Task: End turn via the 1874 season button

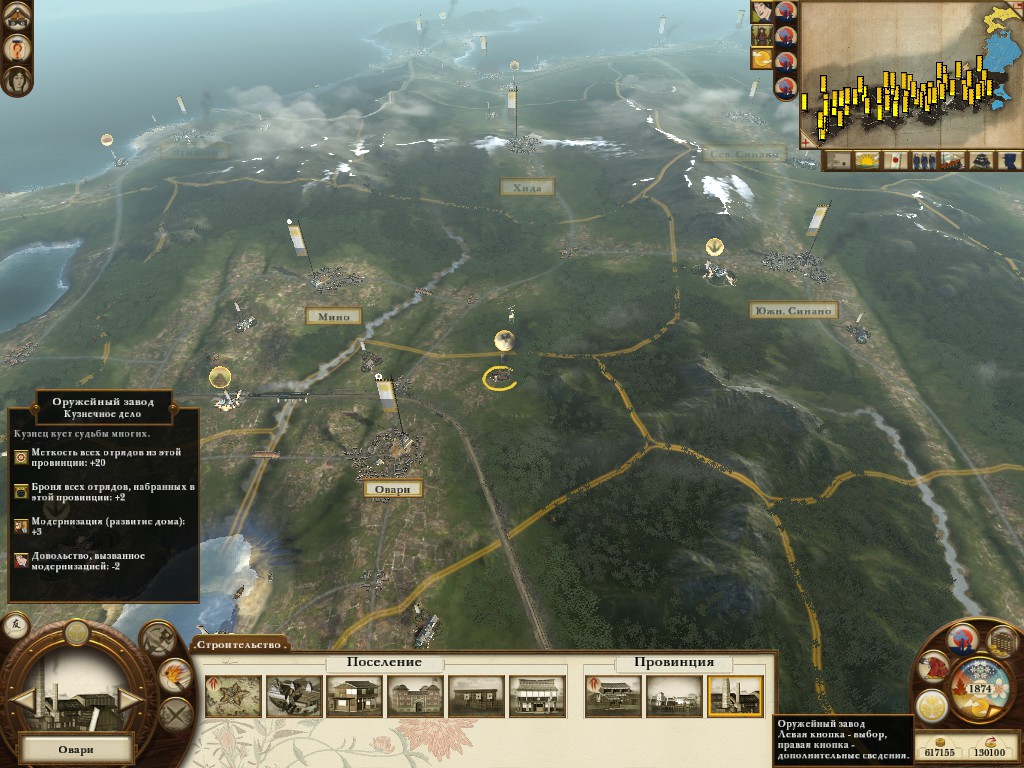Action: coord(979,689)
